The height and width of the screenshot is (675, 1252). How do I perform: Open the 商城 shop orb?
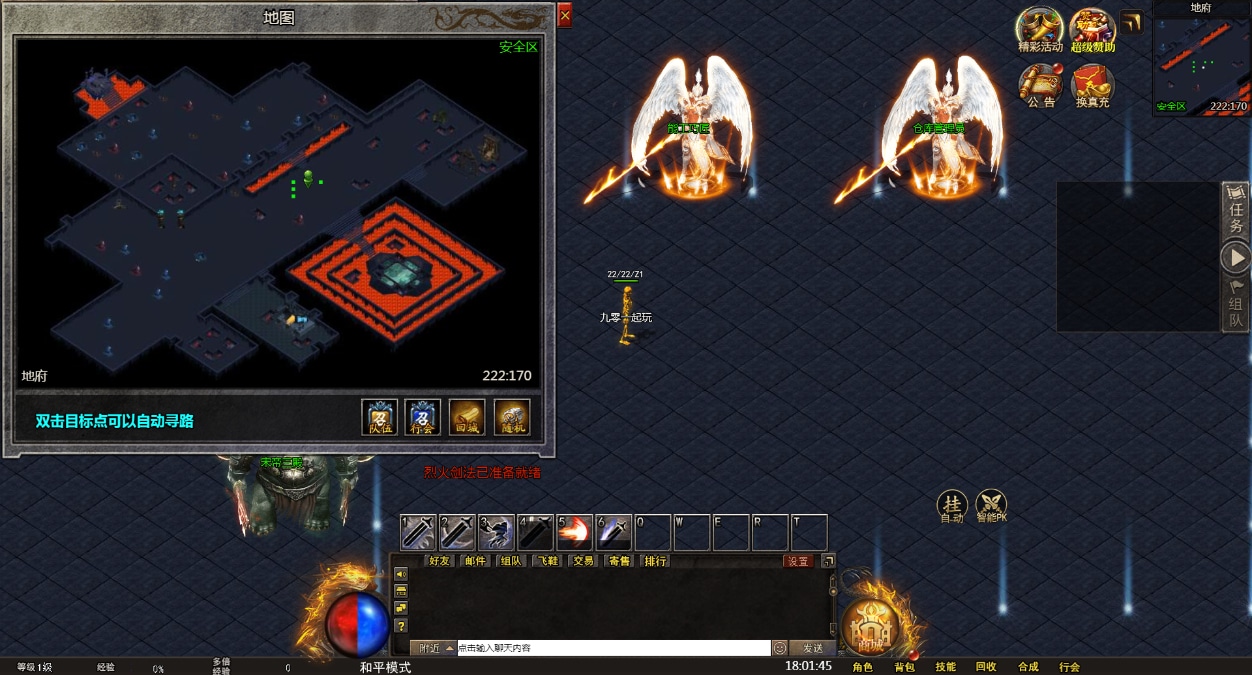click(x=870, y=627)
